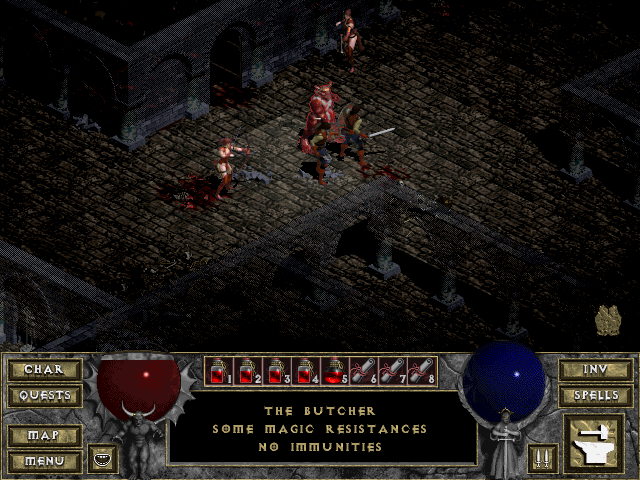Open the SPELLS book
This screenshot has width=640, height=480.
pyautogui.click(x=595, y=395)
